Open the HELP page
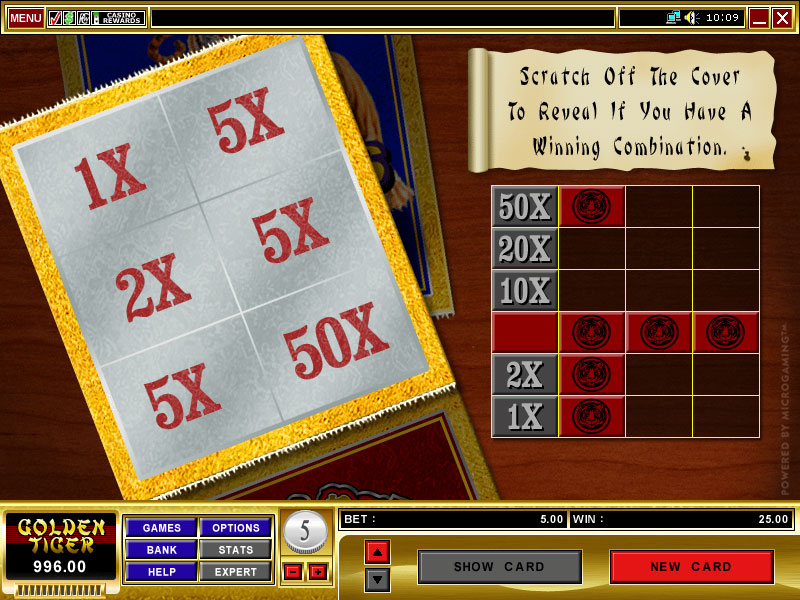Viewport: 800px width, 600px height. click(x=161, y=572)
